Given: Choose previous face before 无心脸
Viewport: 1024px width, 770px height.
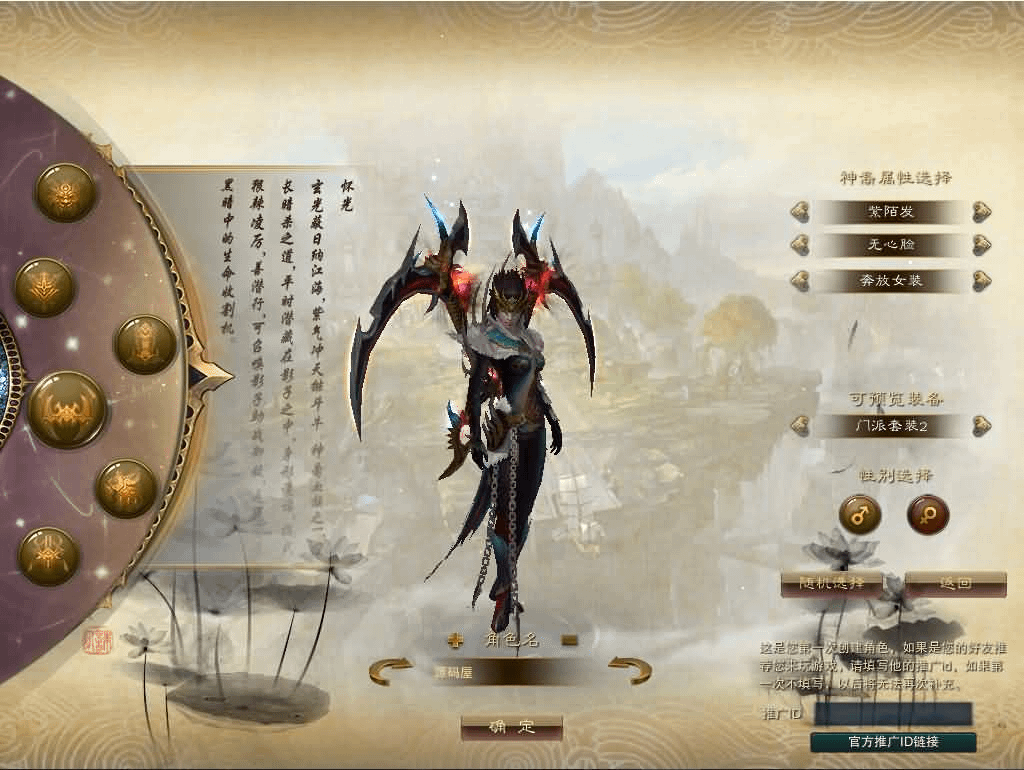Looking at the screenshot, I should 799,245.
